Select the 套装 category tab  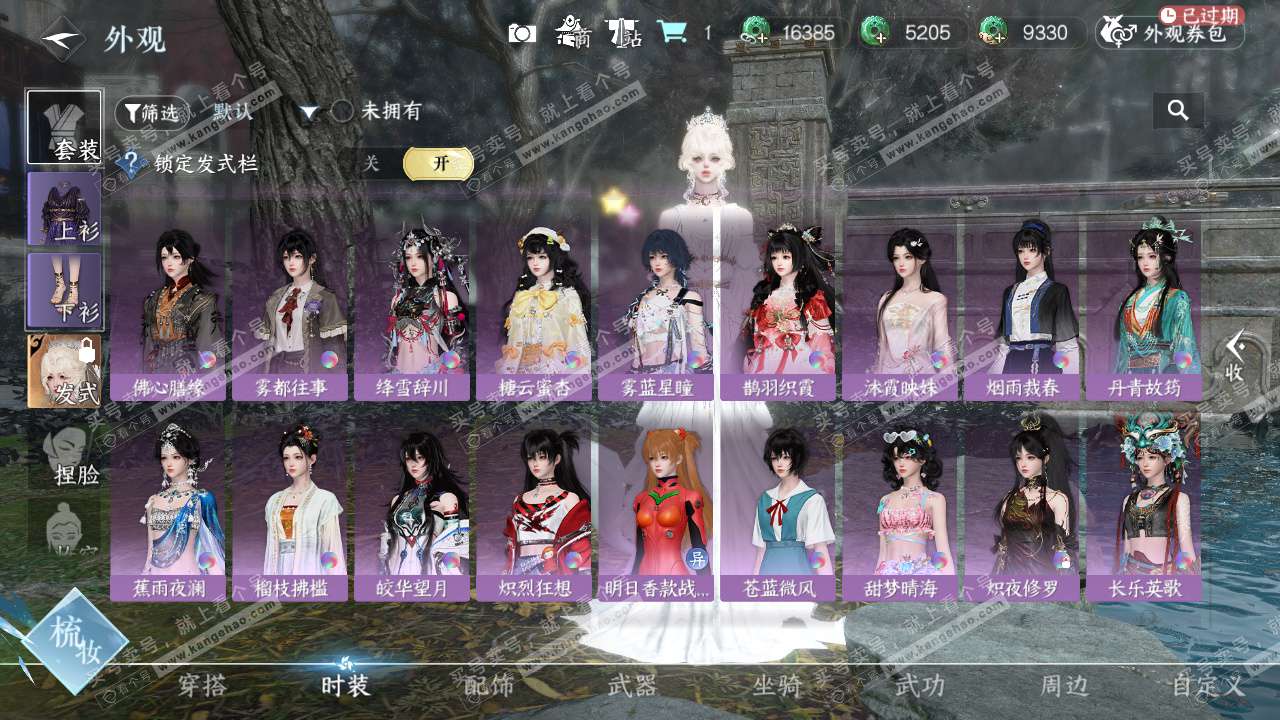click(x=64, y=127)
